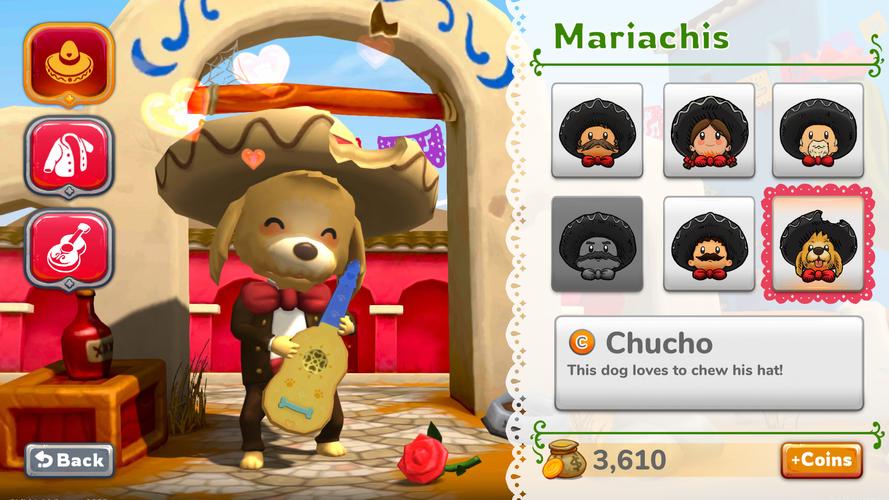Open the sombrero hat category tab
Screen dimensions: 889x500
click(69, 62)
